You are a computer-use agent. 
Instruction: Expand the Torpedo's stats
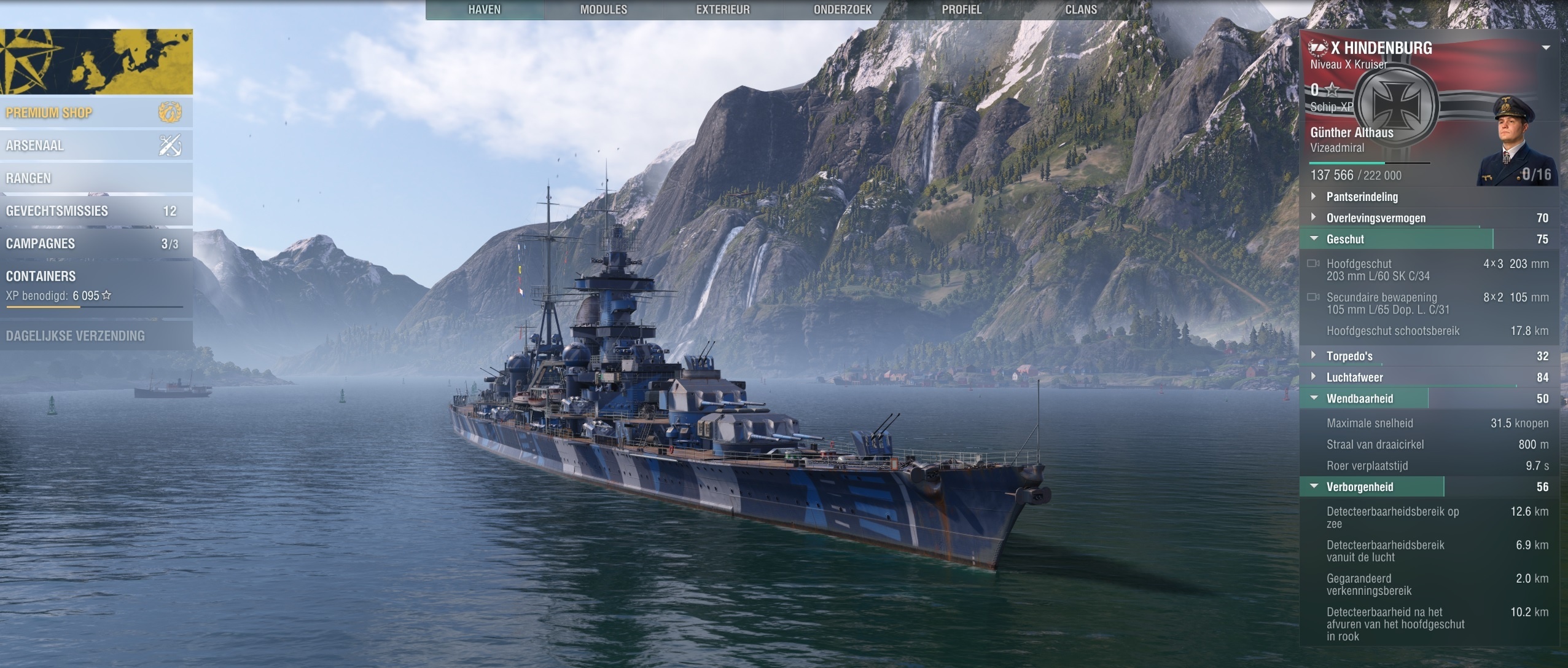tap(1349, 356)
